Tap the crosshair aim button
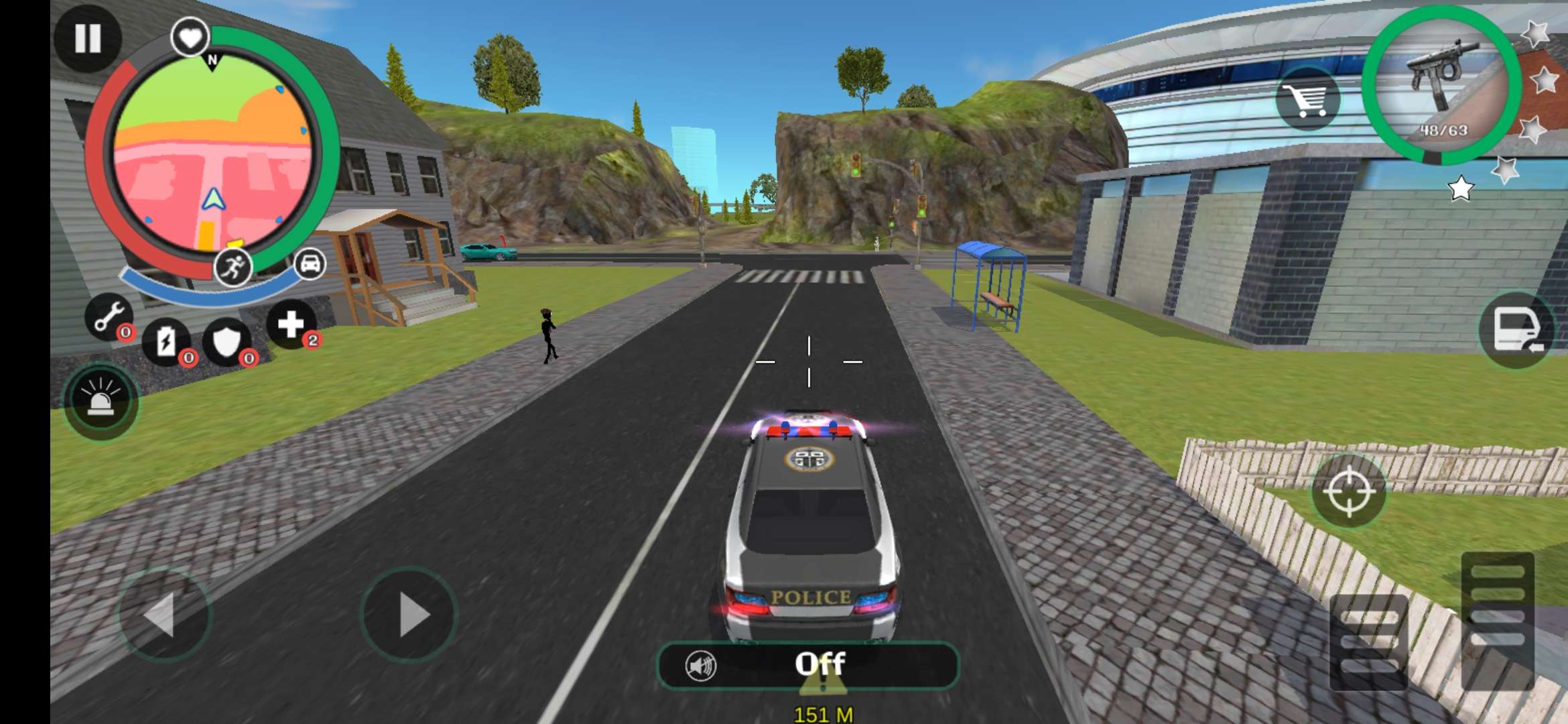 pyautogui.click(x=1348, y=491)
